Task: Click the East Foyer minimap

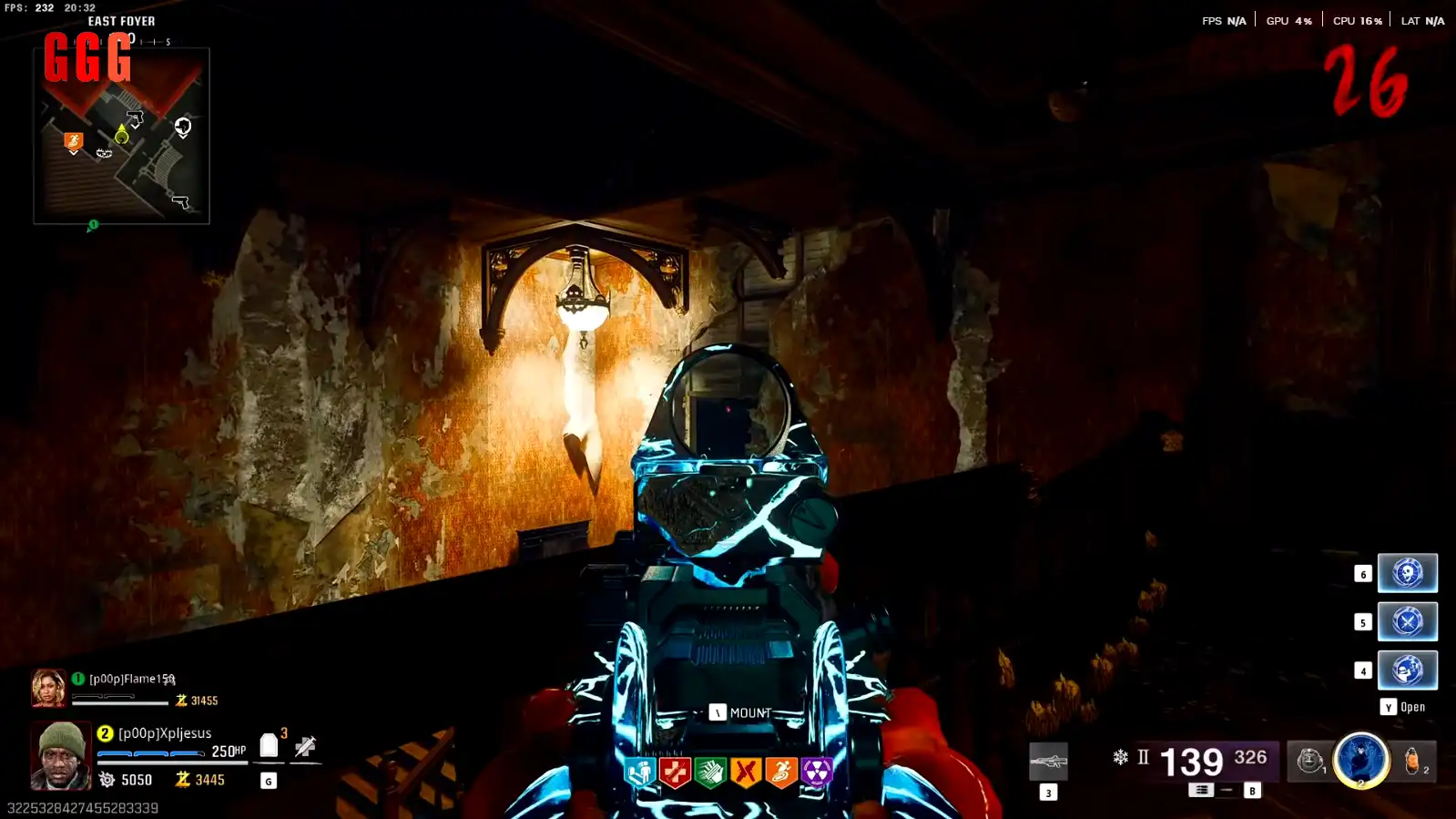Action: (x=121, y=135)
